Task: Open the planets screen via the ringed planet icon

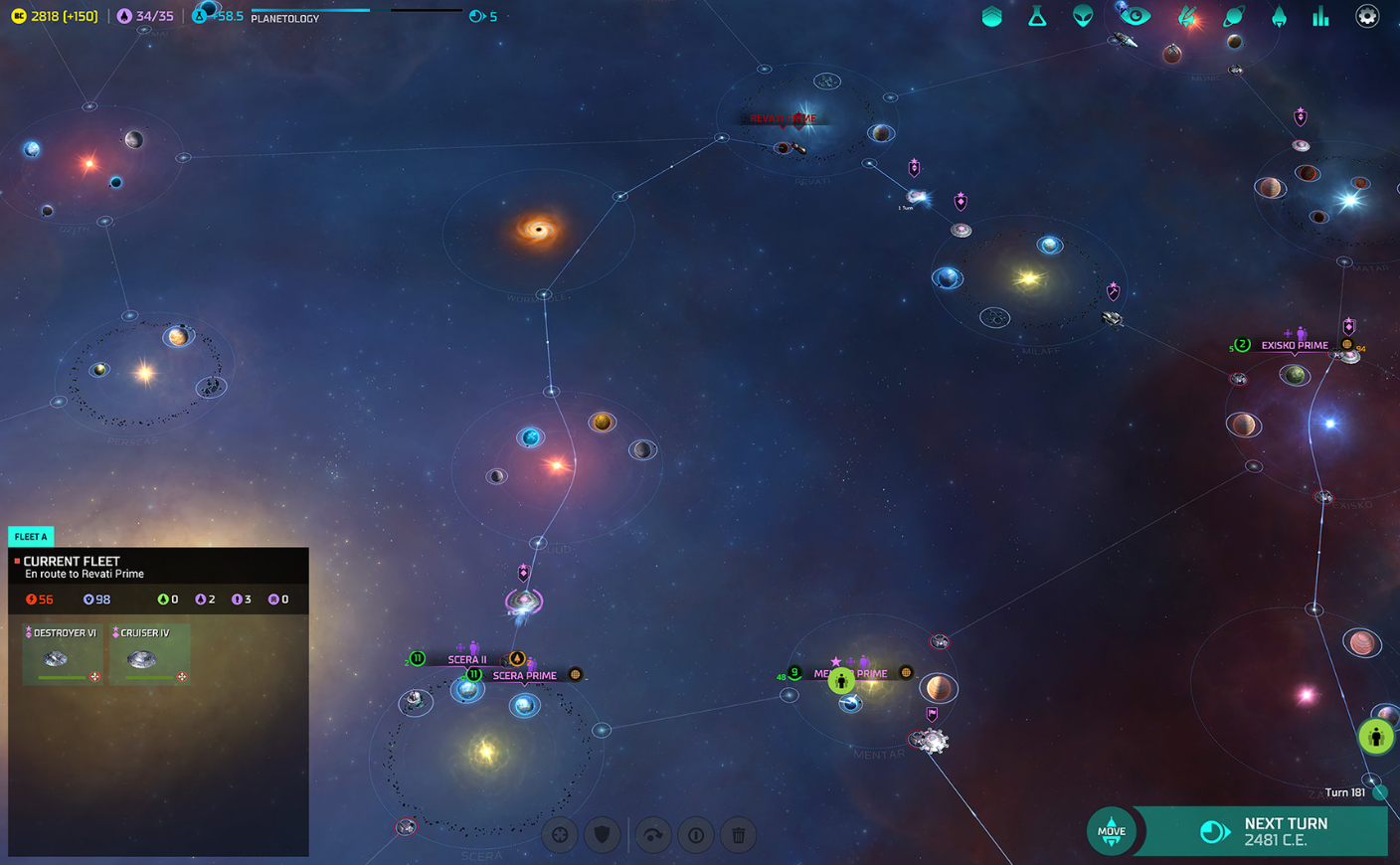Action: (x=1232, y=16)
